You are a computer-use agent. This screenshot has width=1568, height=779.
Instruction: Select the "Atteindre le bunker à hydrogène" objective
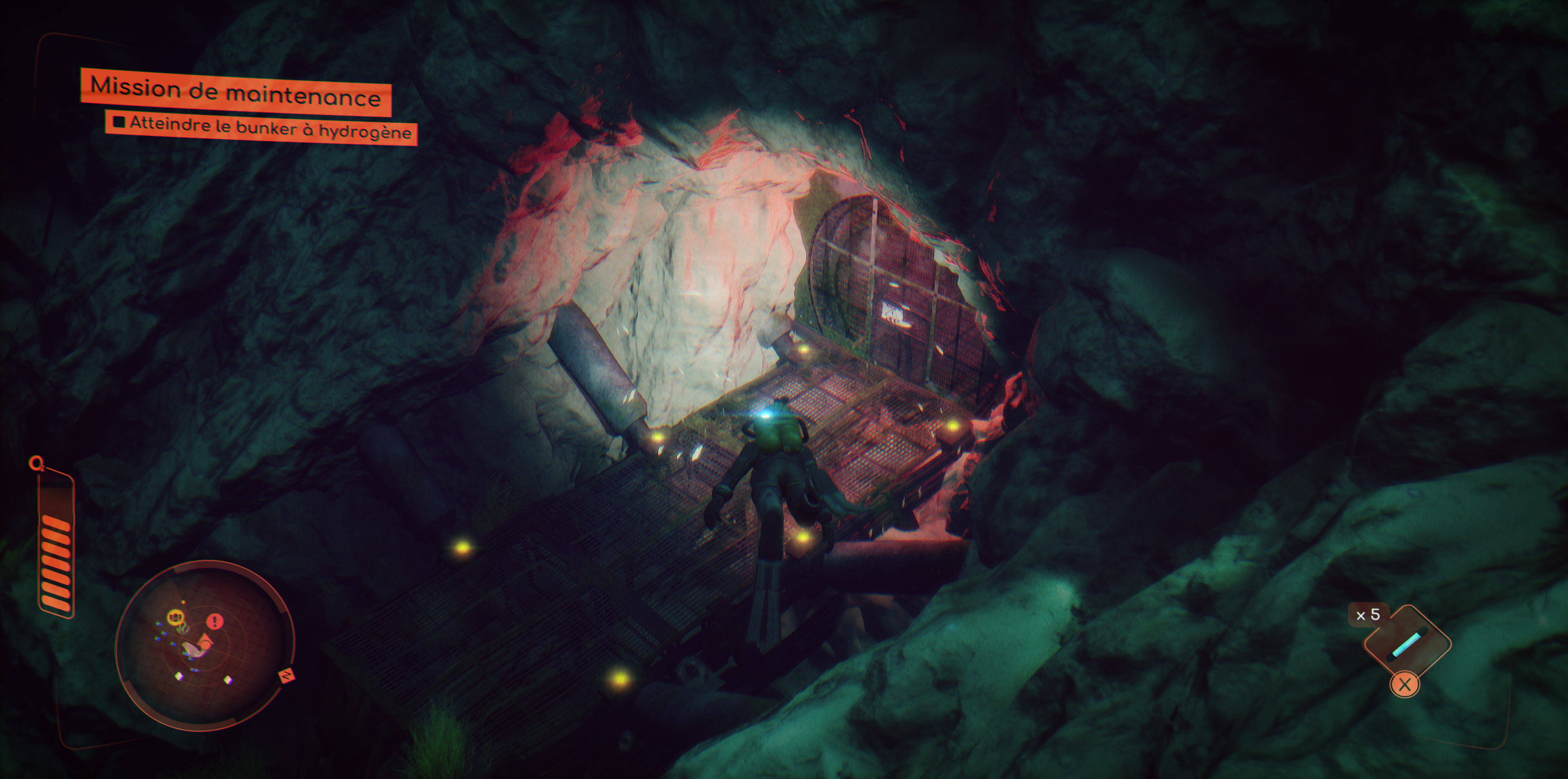262,128
